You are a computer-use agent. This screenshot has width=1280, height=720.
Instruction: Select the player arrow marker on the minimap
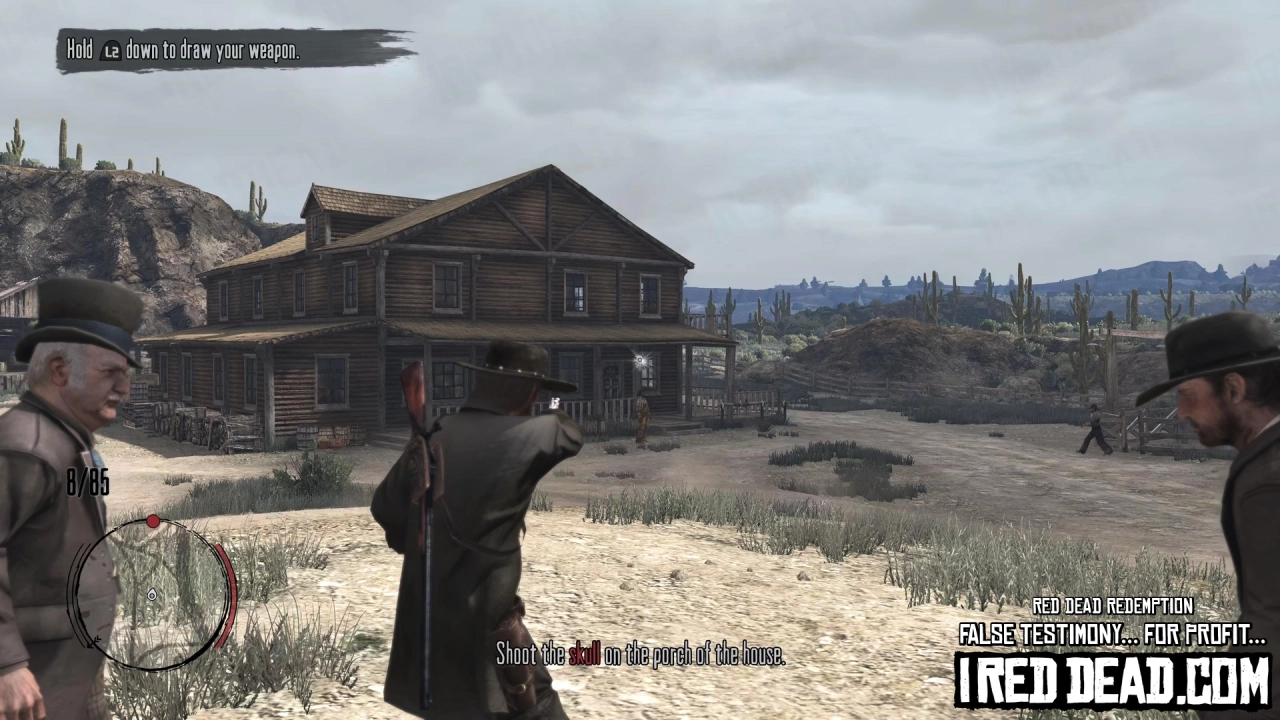pos(151,595)
